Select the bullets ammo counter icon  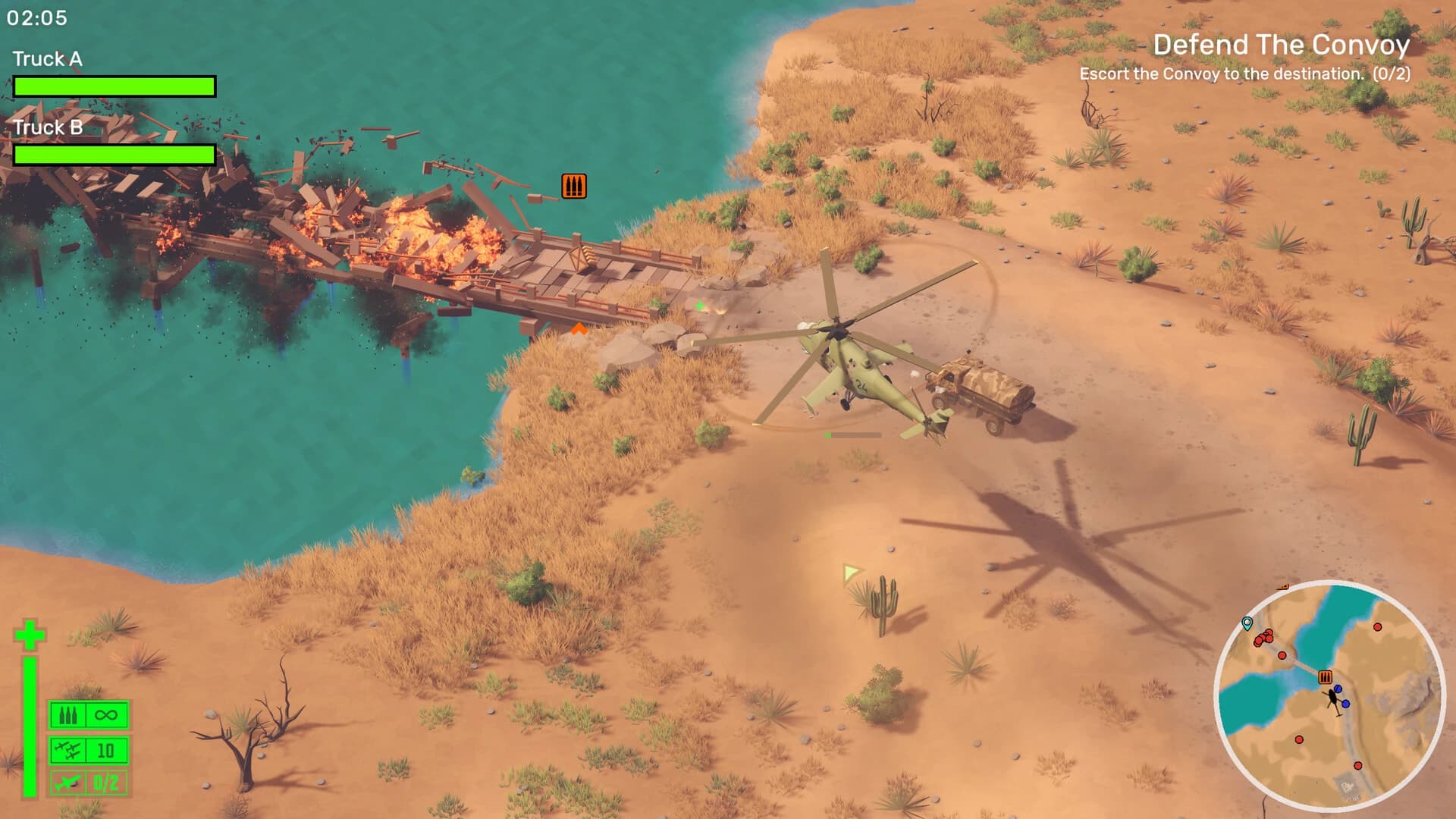click(x=67, y=714)
